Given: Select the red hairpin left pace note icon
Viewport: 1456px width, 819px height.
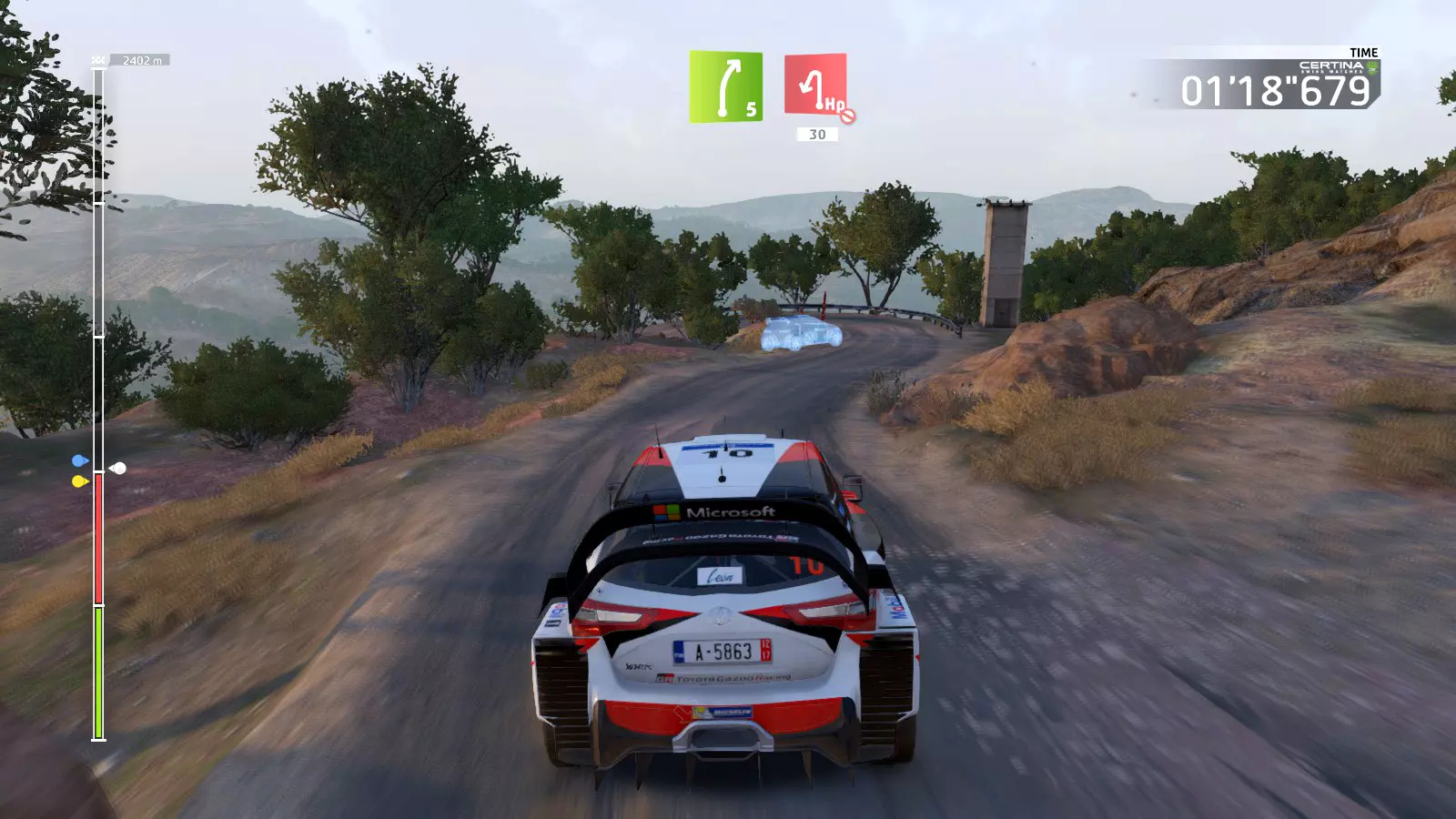Looking at the screenshot, I should click(x=815, y=85).
